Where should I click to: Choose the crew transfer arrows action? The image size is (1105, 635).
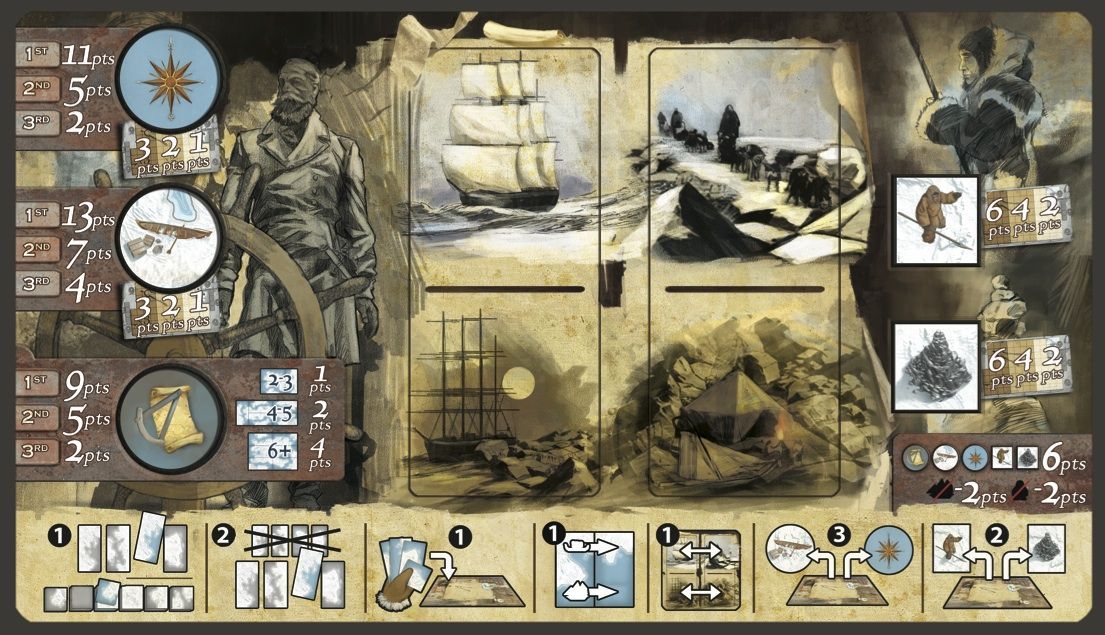pos(700,568)
